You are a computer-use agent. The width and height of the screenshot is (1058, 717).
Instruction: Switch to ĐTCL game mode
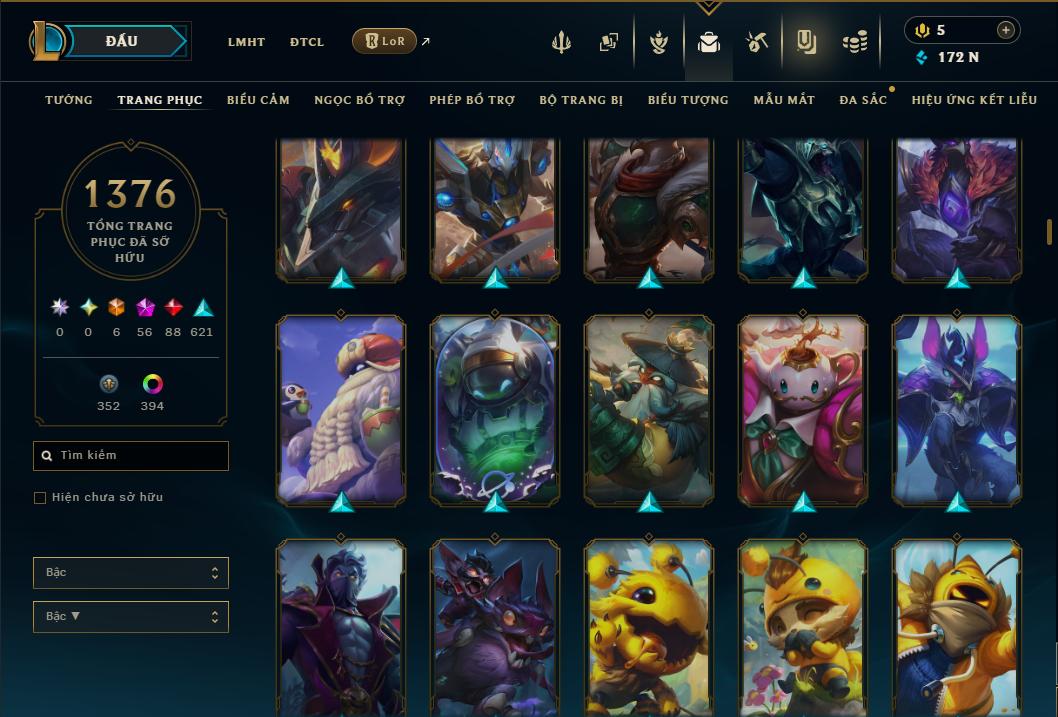pos(307,42)
